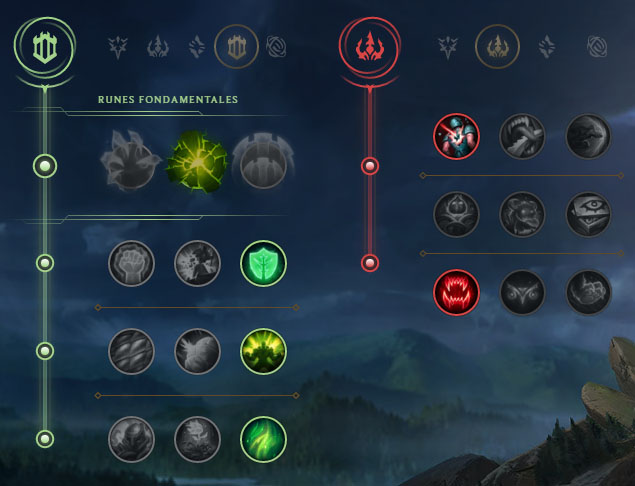635x486 pixels.
Task: Click the green Unflinching rune
Action: coord(263,438)
